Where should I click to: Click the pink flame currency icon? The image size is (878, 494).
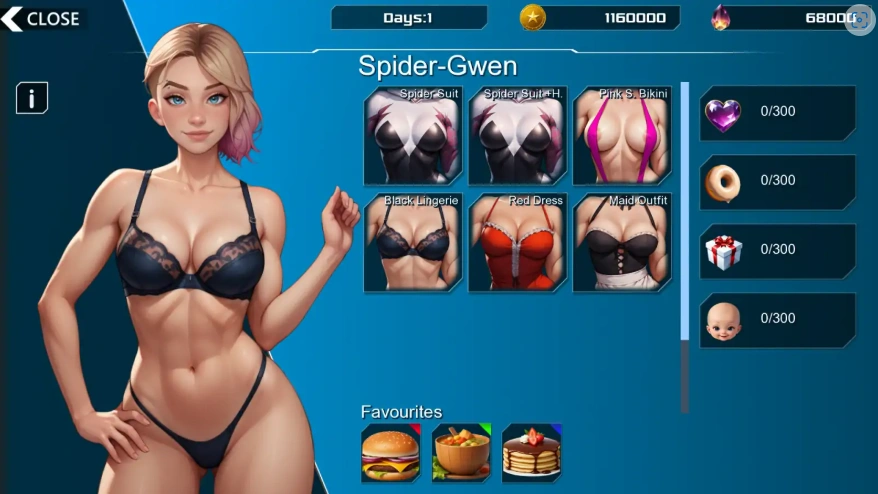(721, 18)
